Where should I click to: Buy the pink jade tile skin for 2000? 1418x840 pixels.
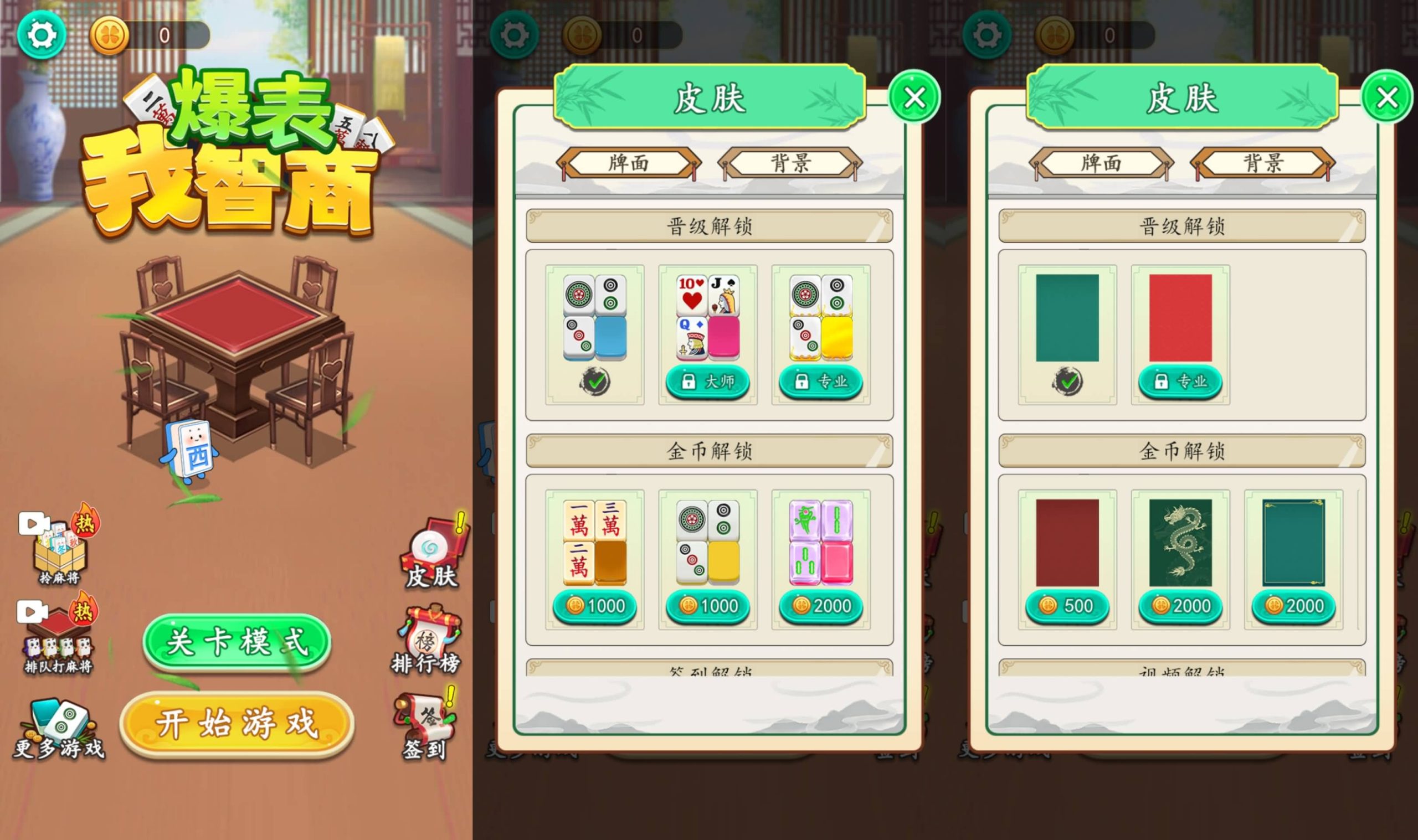[x=821, y=606]
